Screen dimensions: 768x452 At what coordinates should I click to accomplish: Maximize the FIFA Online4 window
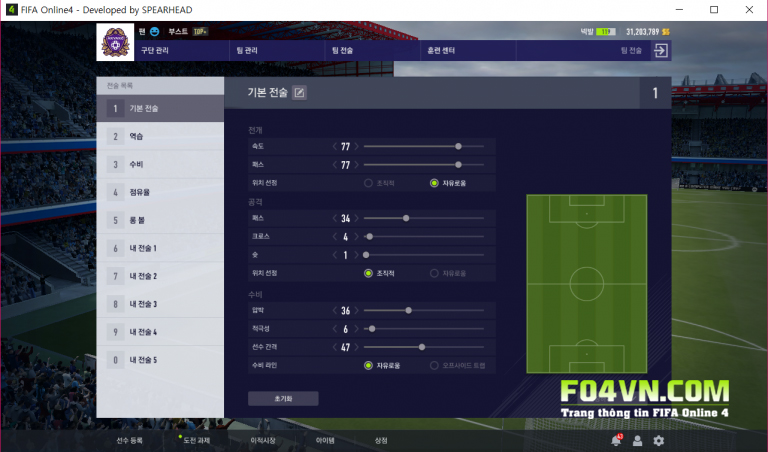713,10
